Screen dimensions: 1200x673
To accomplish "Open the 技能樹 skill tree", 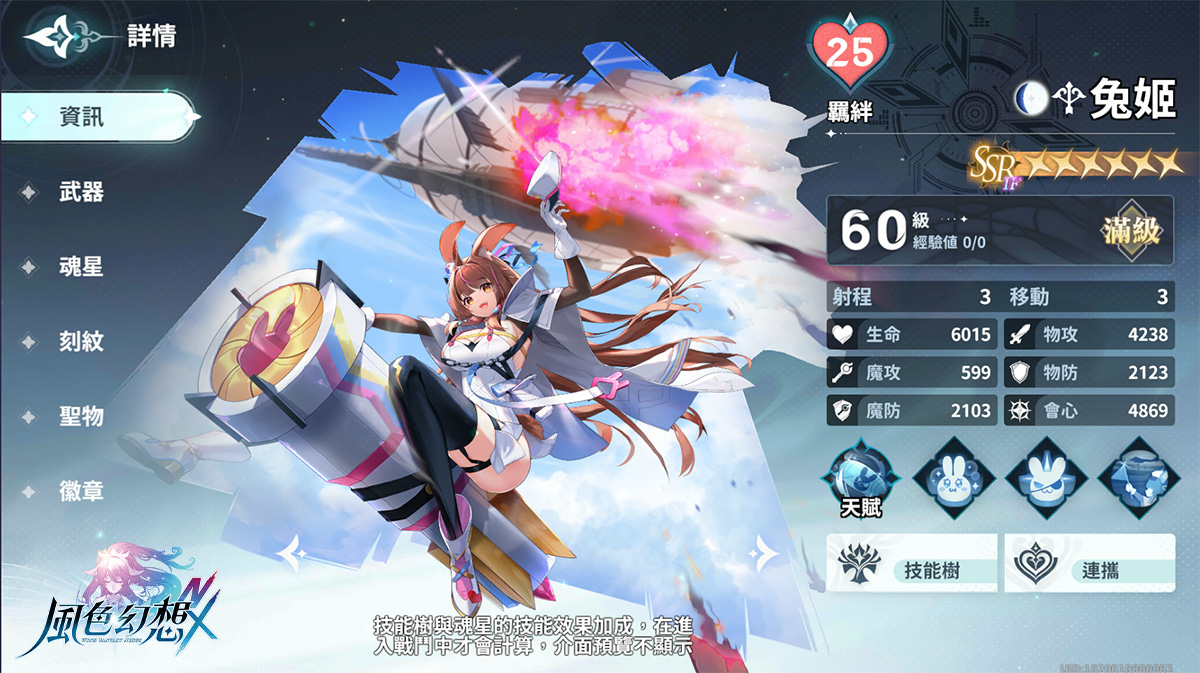I will (x=912, y=563).
